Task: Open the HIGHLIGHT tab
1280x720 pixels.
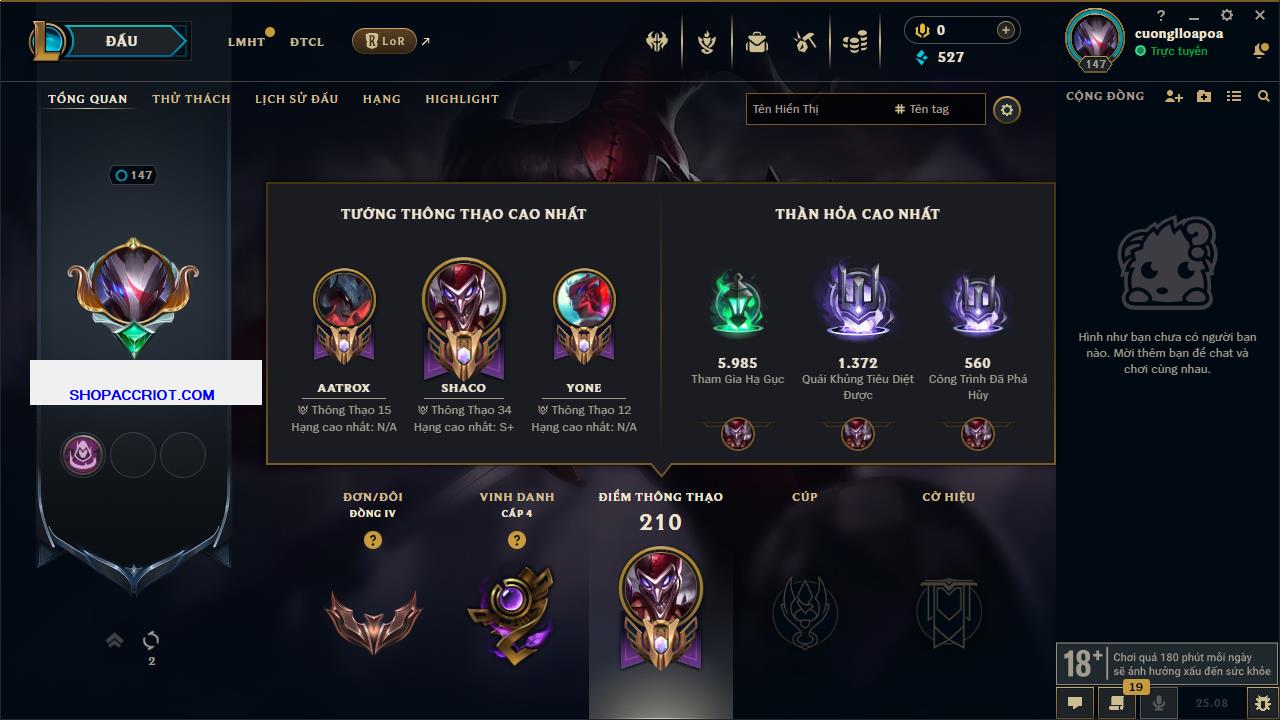Action: pos(462,99)
